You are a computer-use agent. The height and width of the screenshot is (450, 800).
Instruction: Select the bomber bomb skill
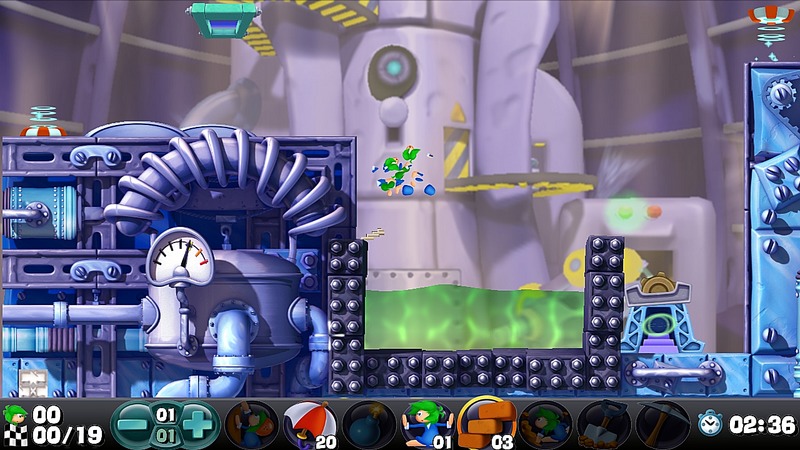point(367,424)
